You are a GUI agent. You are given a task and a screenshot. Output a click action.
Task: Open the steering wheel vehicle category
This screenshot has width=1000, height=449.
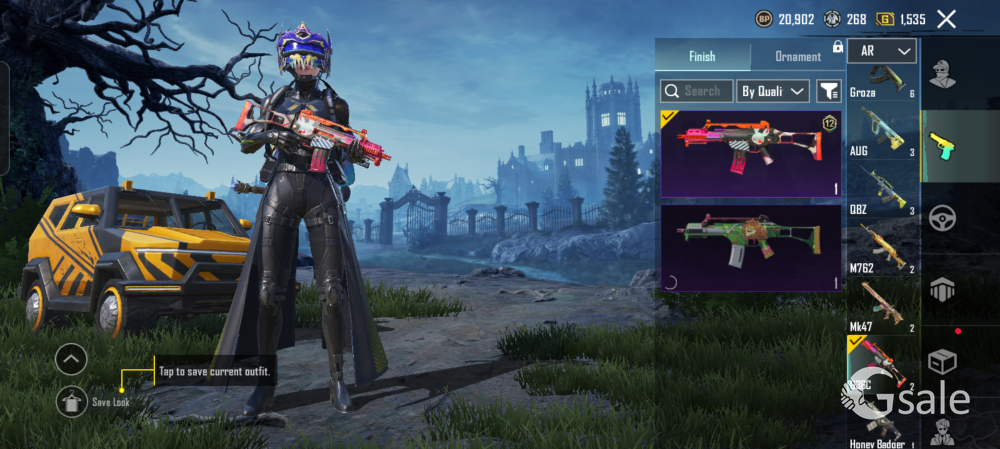(x=942, y=217)
